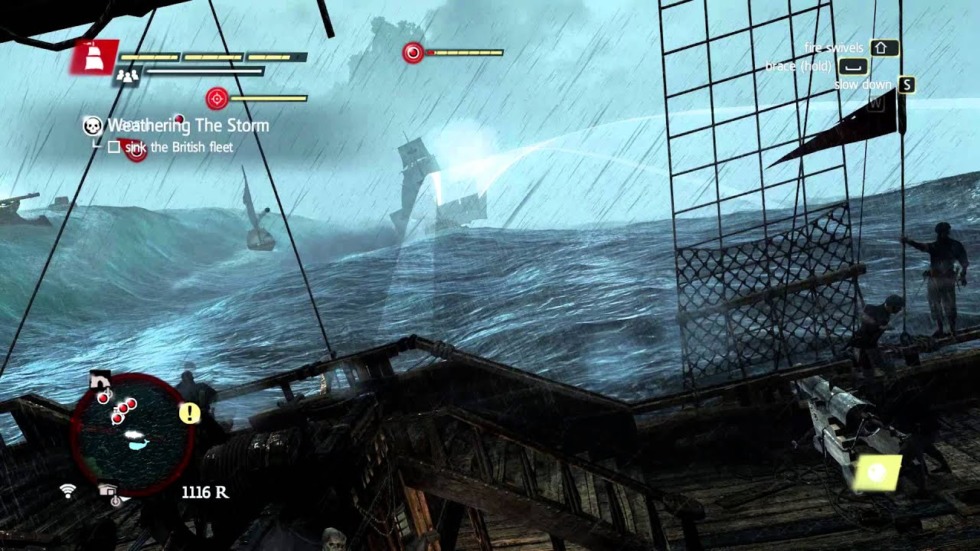Click the skull icon beside the mission title
This screenshot has height=551, width=980.
(93, 126)
